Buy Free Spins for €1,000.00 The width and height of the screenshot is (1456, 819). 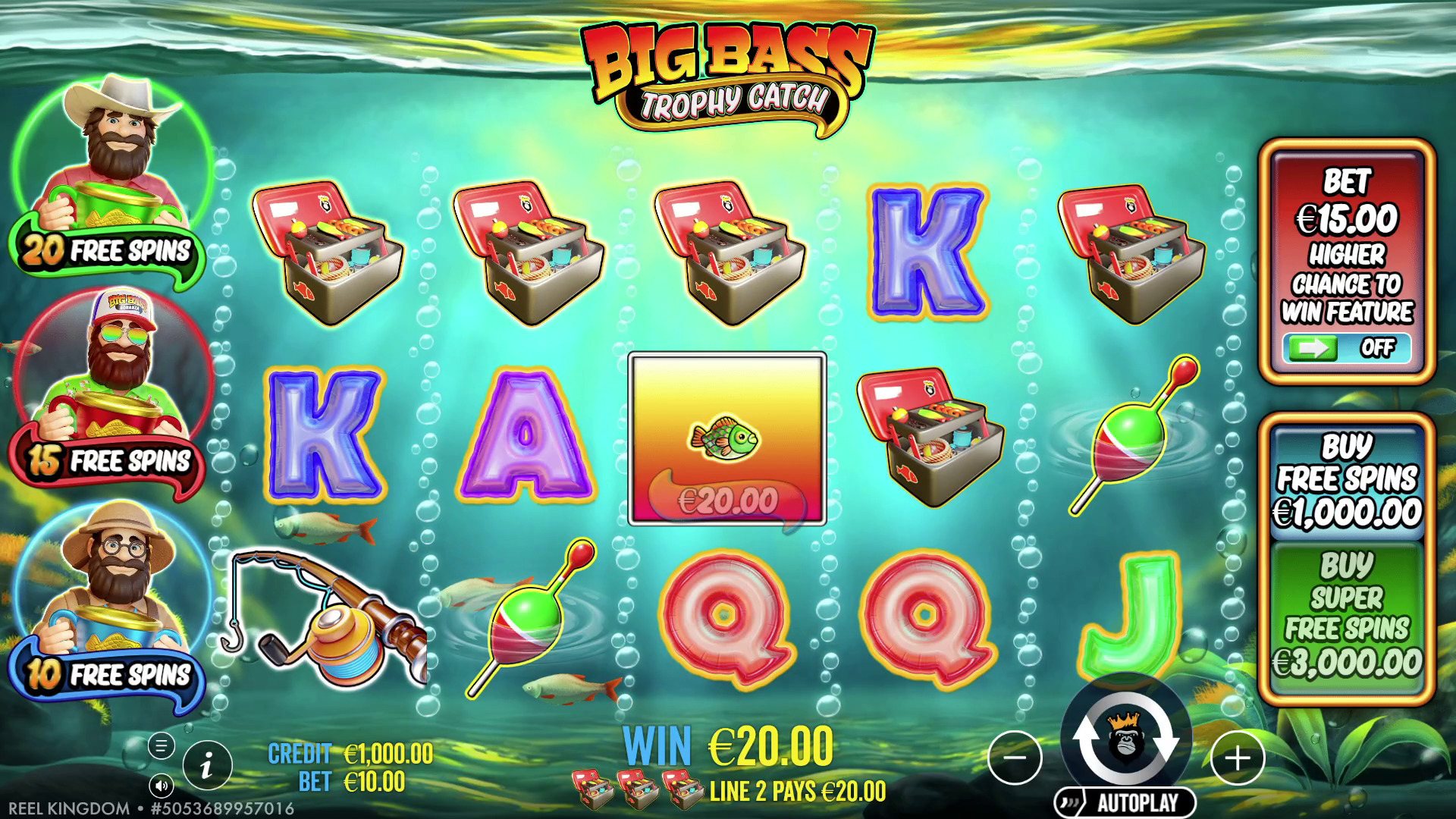point(1347,481)
